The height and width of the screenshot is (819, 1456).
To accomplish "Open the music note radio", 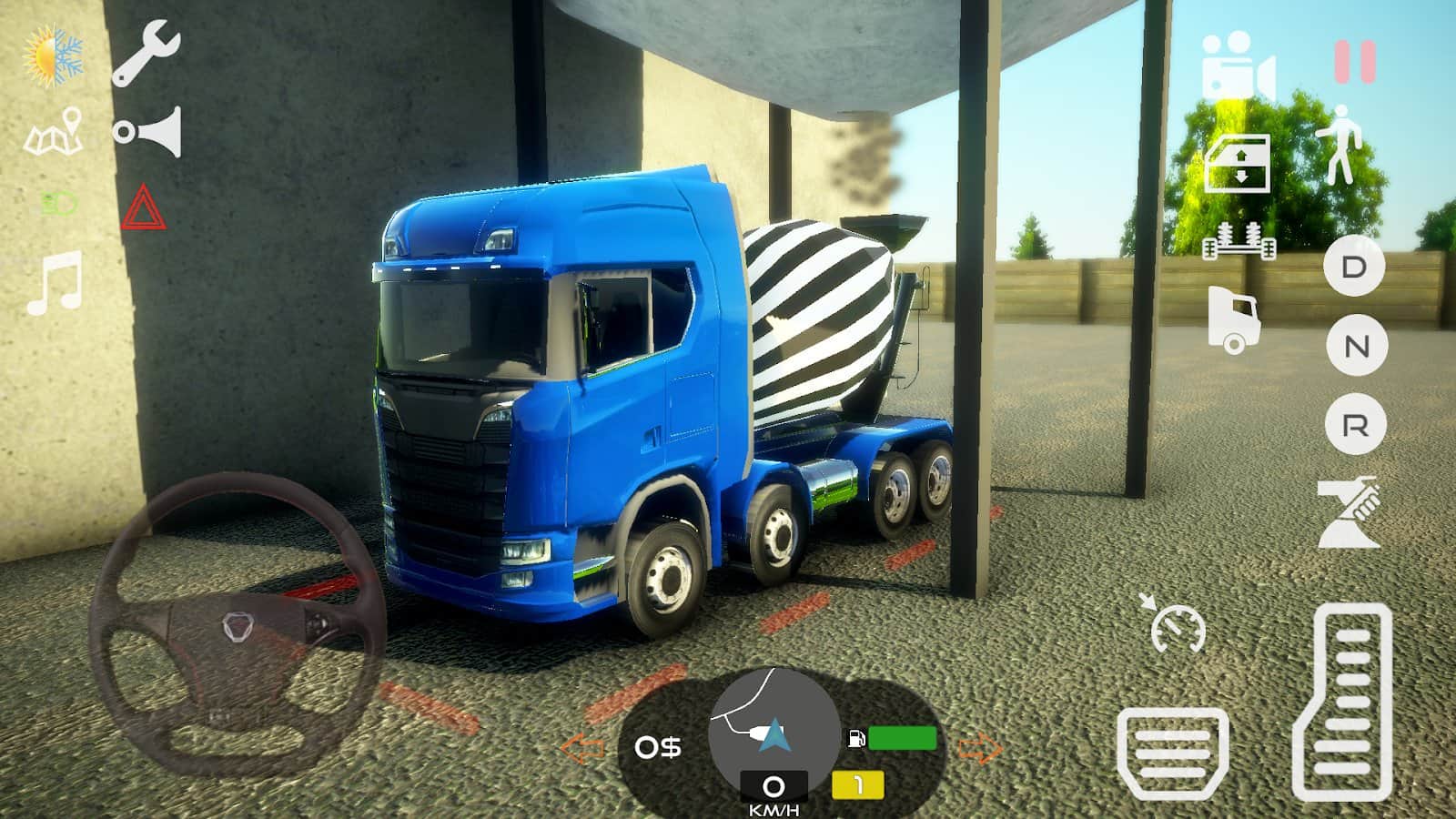I will pos(56,283).
